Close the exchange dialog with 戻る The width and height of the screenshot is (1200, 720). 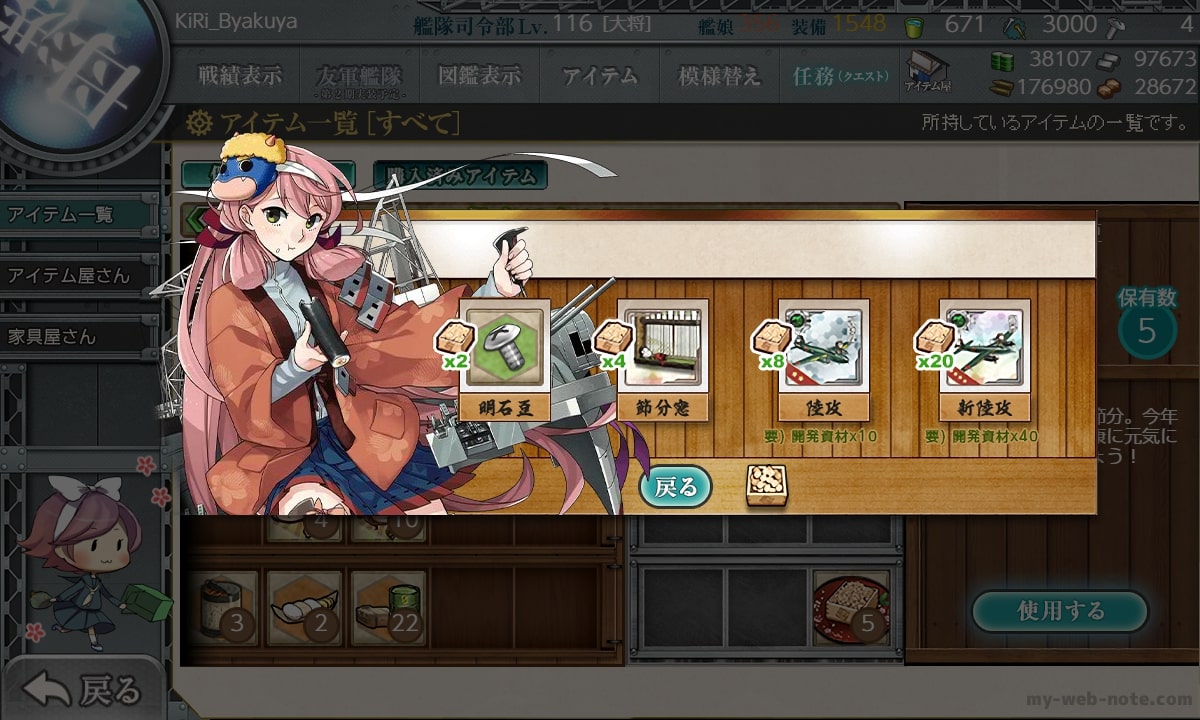tap(676, 487)
